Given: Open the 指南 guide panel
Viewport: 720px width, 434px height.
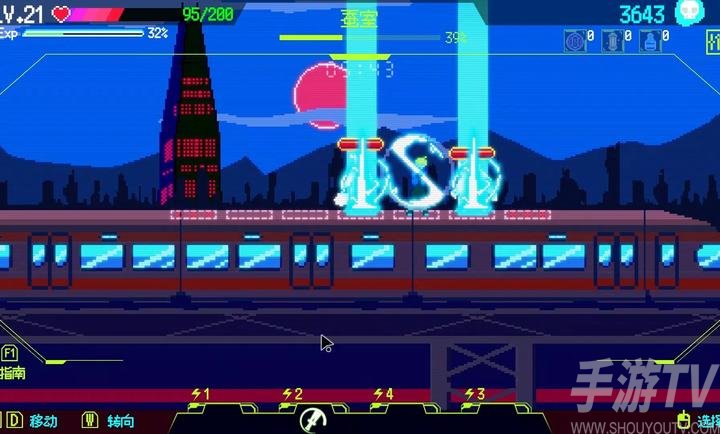Looking at the screenshot, I should coord(13,364).
